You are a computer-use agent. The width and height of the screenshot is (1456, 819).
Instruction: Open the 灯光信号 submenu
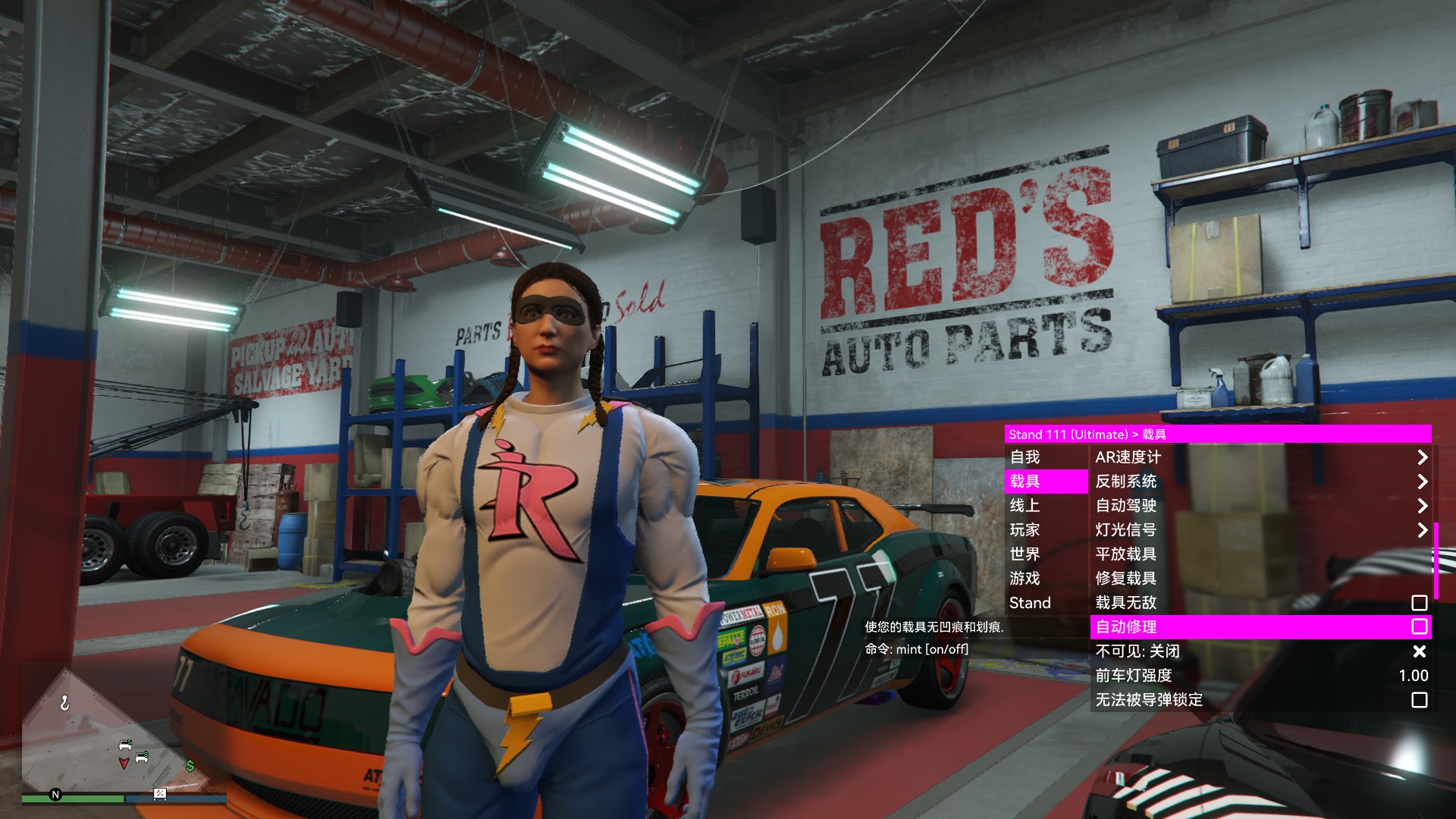[1260, 530]
